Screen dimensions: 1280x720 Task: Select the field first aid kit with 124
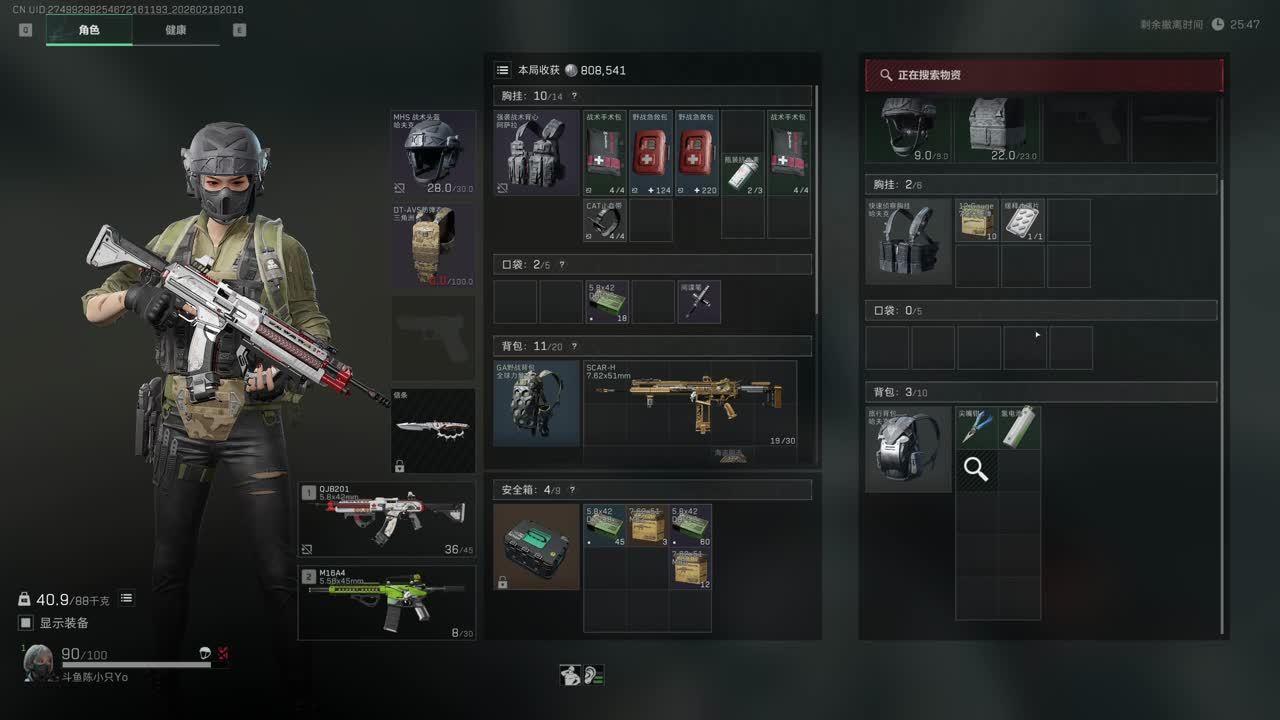click(652, 153)
